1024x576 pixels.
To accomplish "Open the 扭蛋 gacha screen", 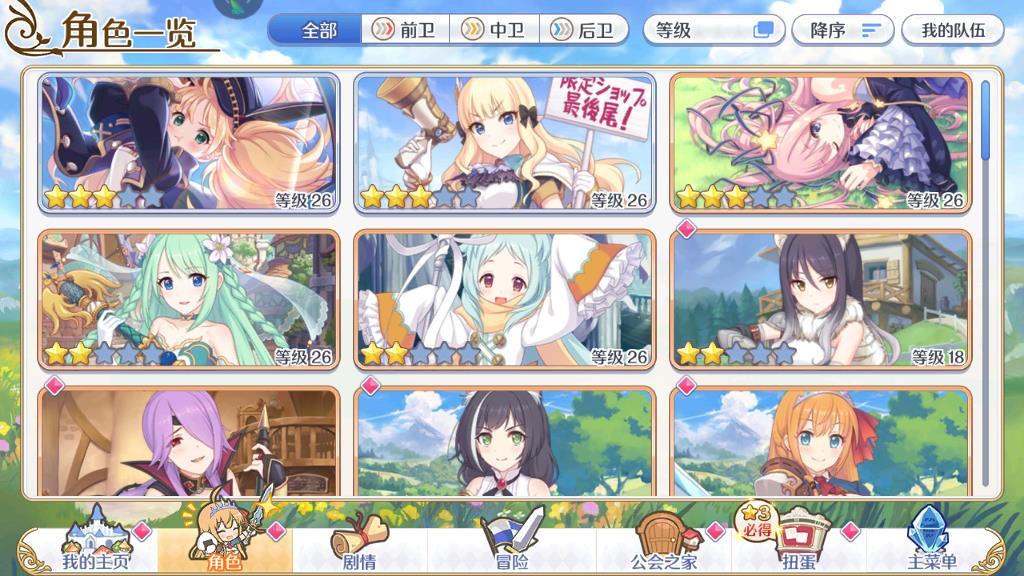I will (797, 544).
